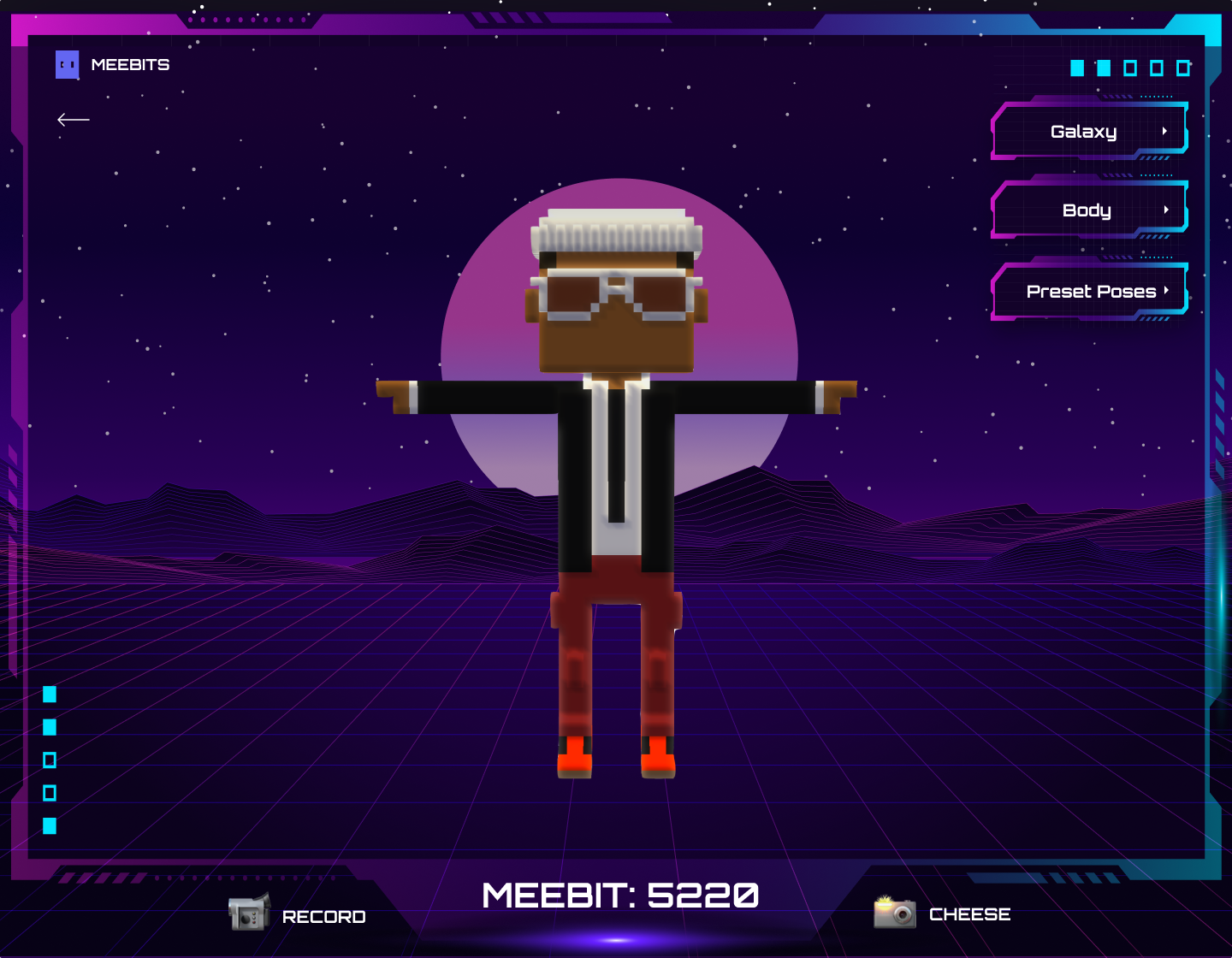This screenshot has width=1232, height=958.
Task: Expand the Galaxy dropdown
Action: [1088, 131]
